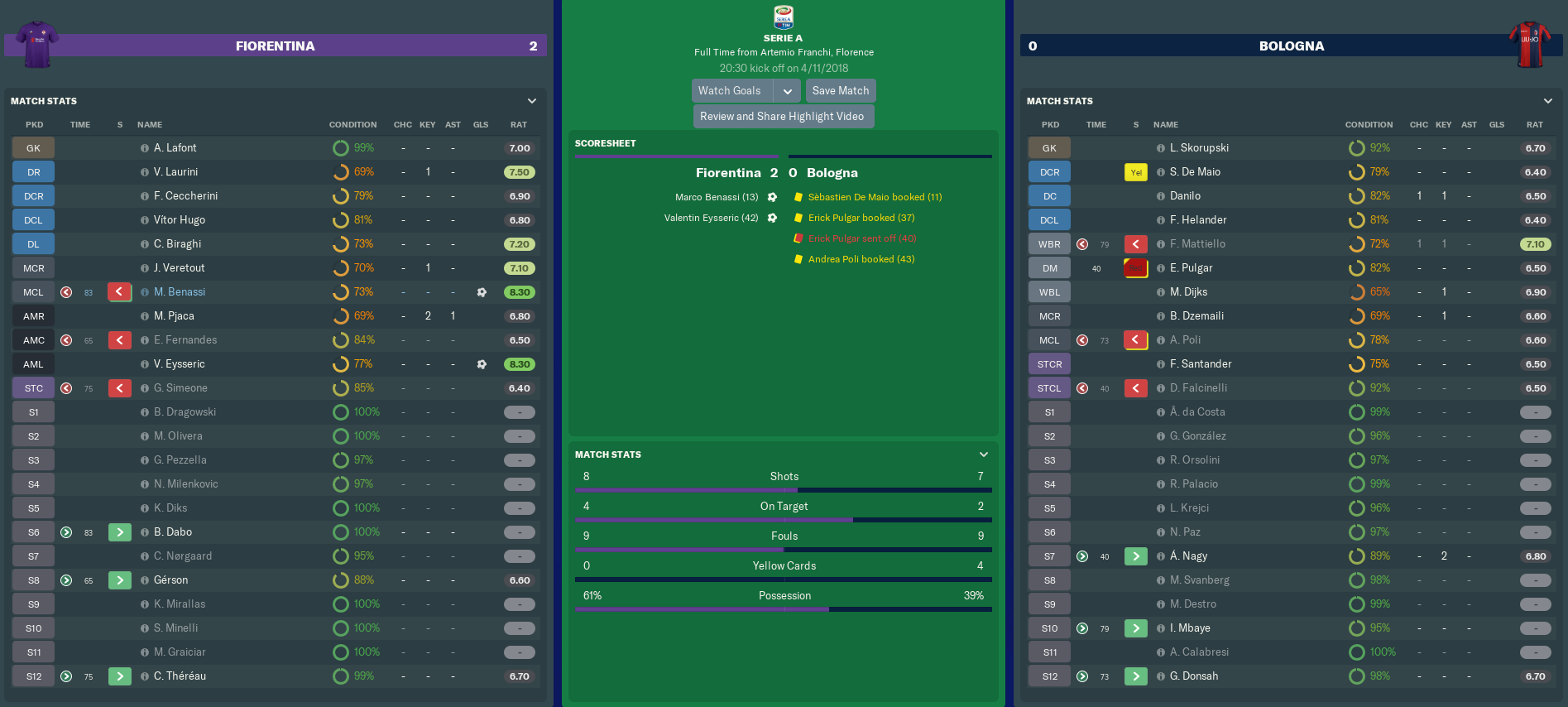The height and width of the screenshot is (707, 1568).
Task: Save the match
Action: click(x=840, y=91)
